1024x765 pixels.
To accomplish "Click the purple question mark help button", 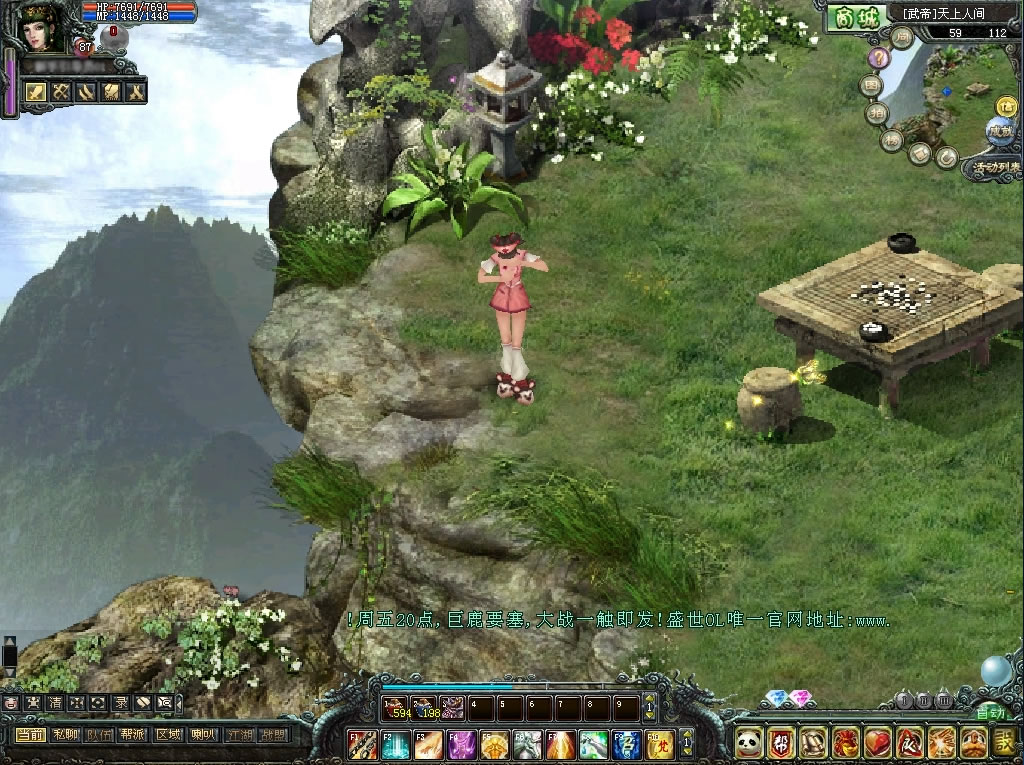I will click(x=878, y=60).
